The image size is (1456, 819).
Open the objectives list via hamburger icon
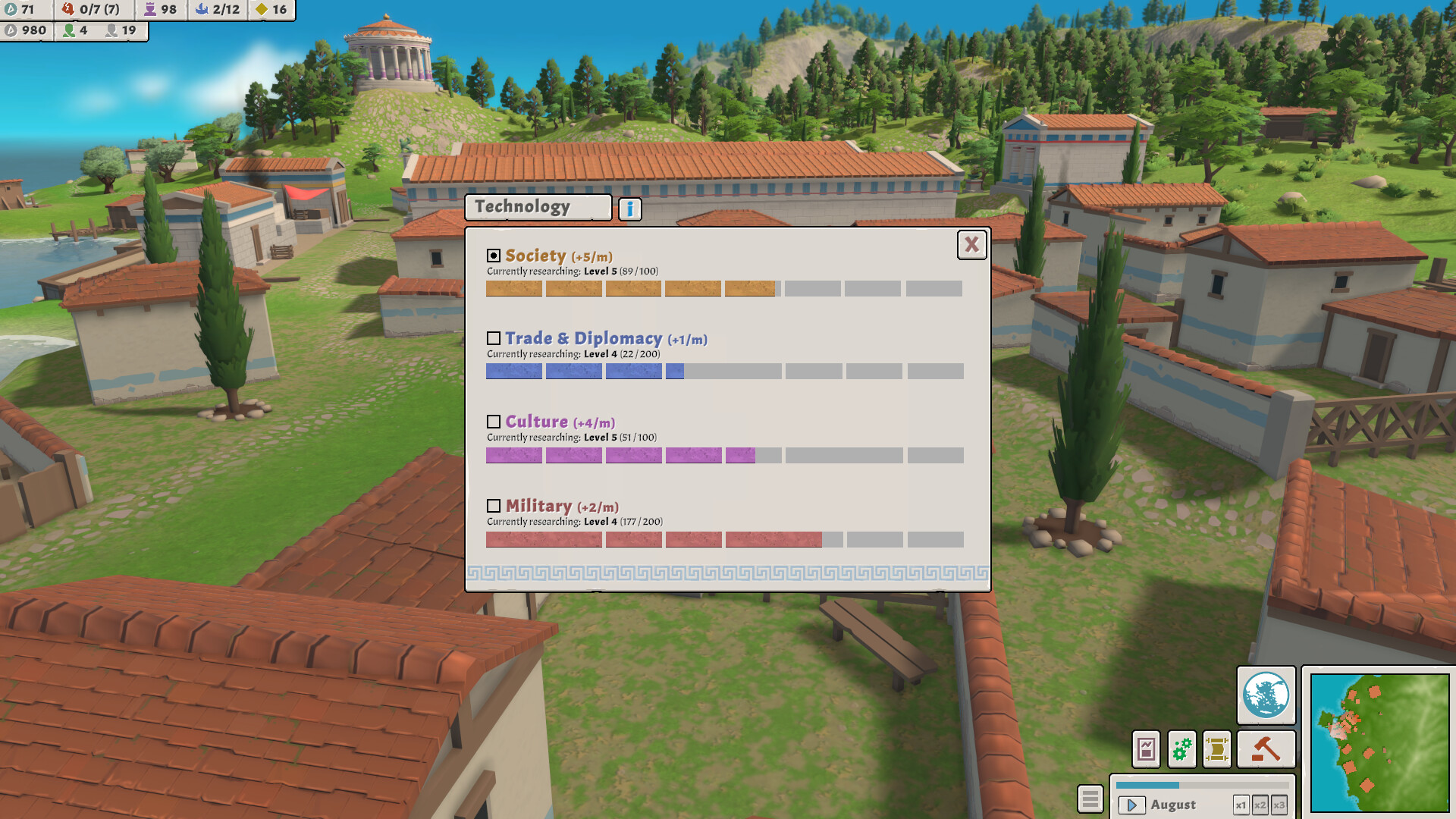click(1090, 799)
